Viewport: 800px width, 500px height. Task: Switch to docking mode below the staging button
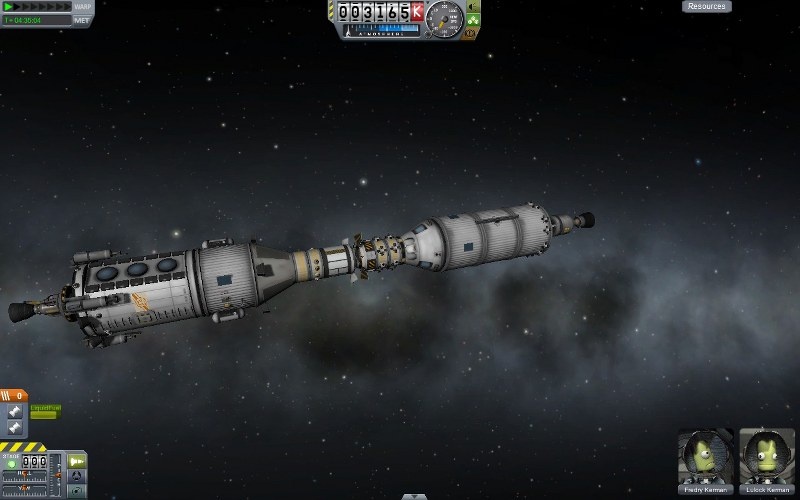click(76, 476)
